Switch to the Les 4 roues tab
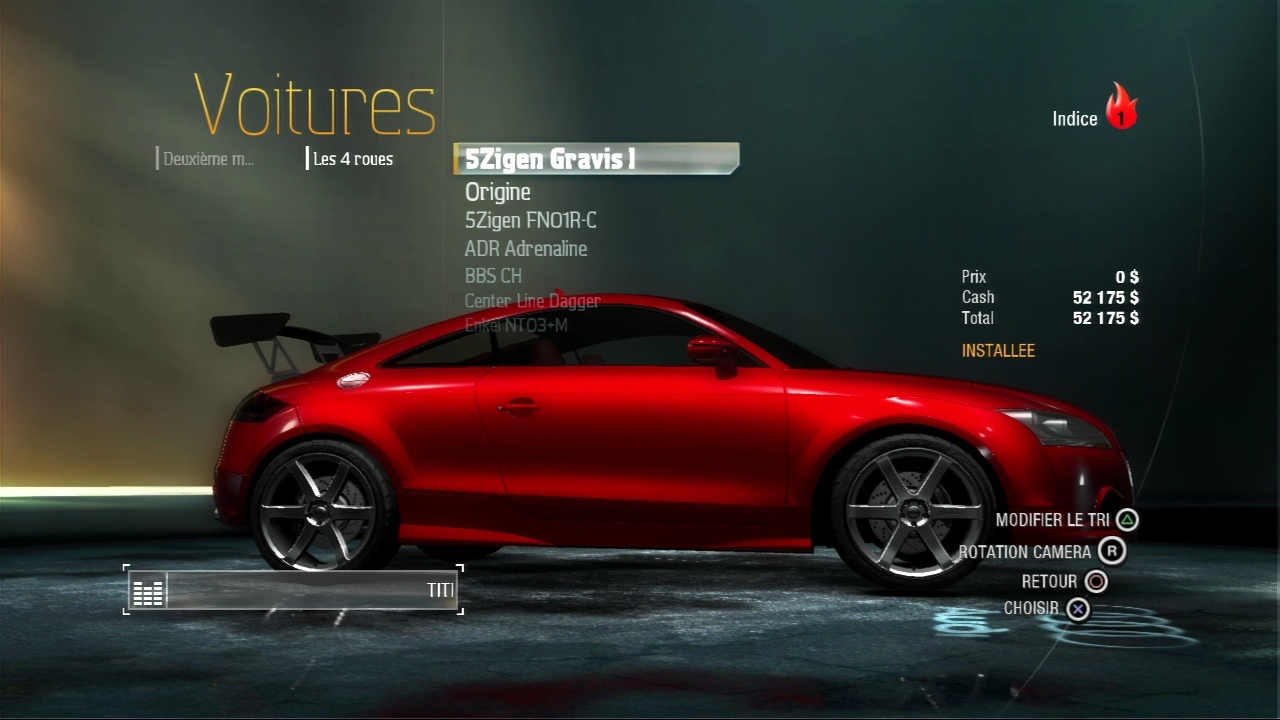Image resolution: width=1280 pixels, height=720 pixels. tap(352, 159)
